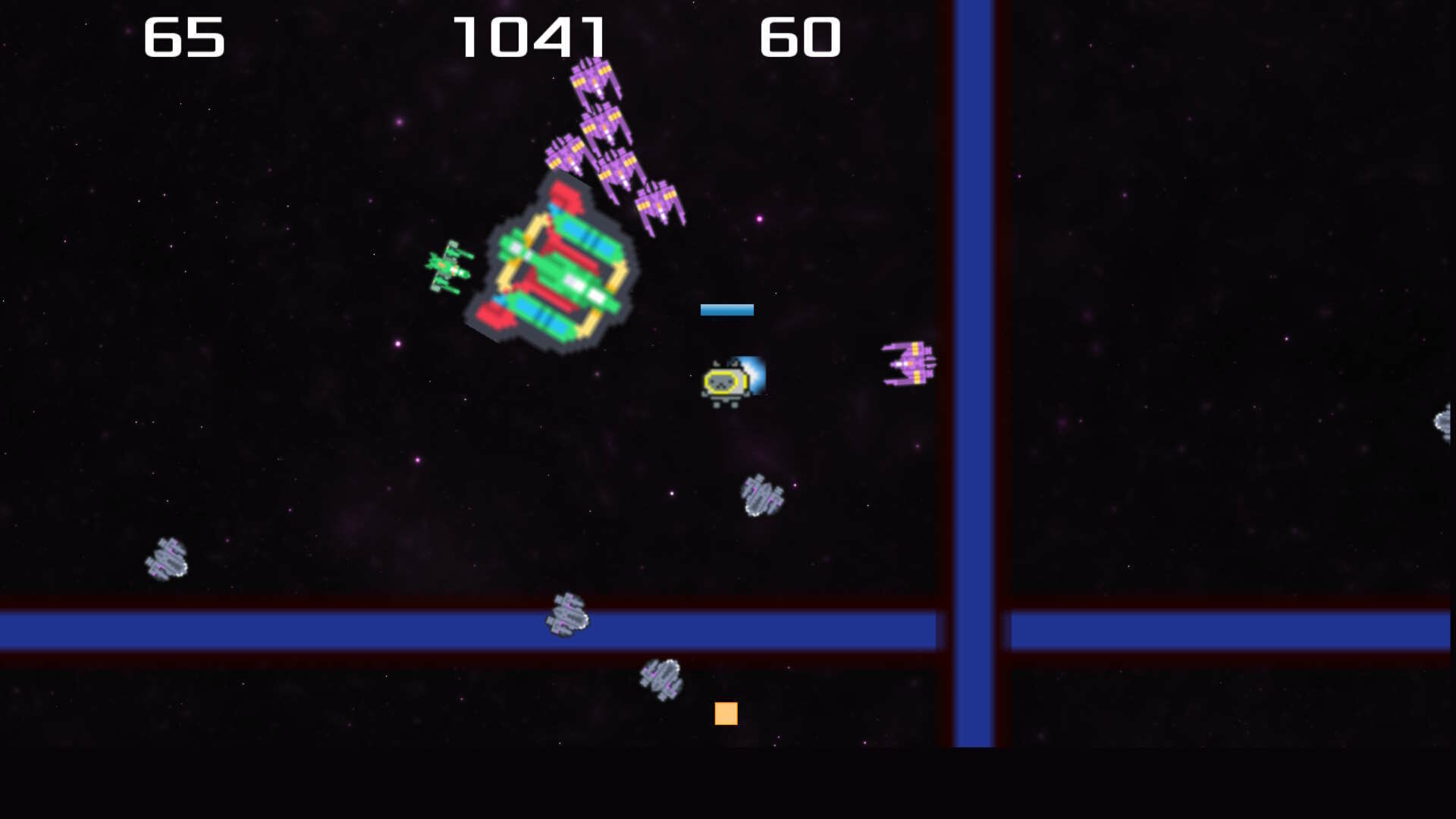Click the leftmost purple ship in the swarm

coord(565,155)
